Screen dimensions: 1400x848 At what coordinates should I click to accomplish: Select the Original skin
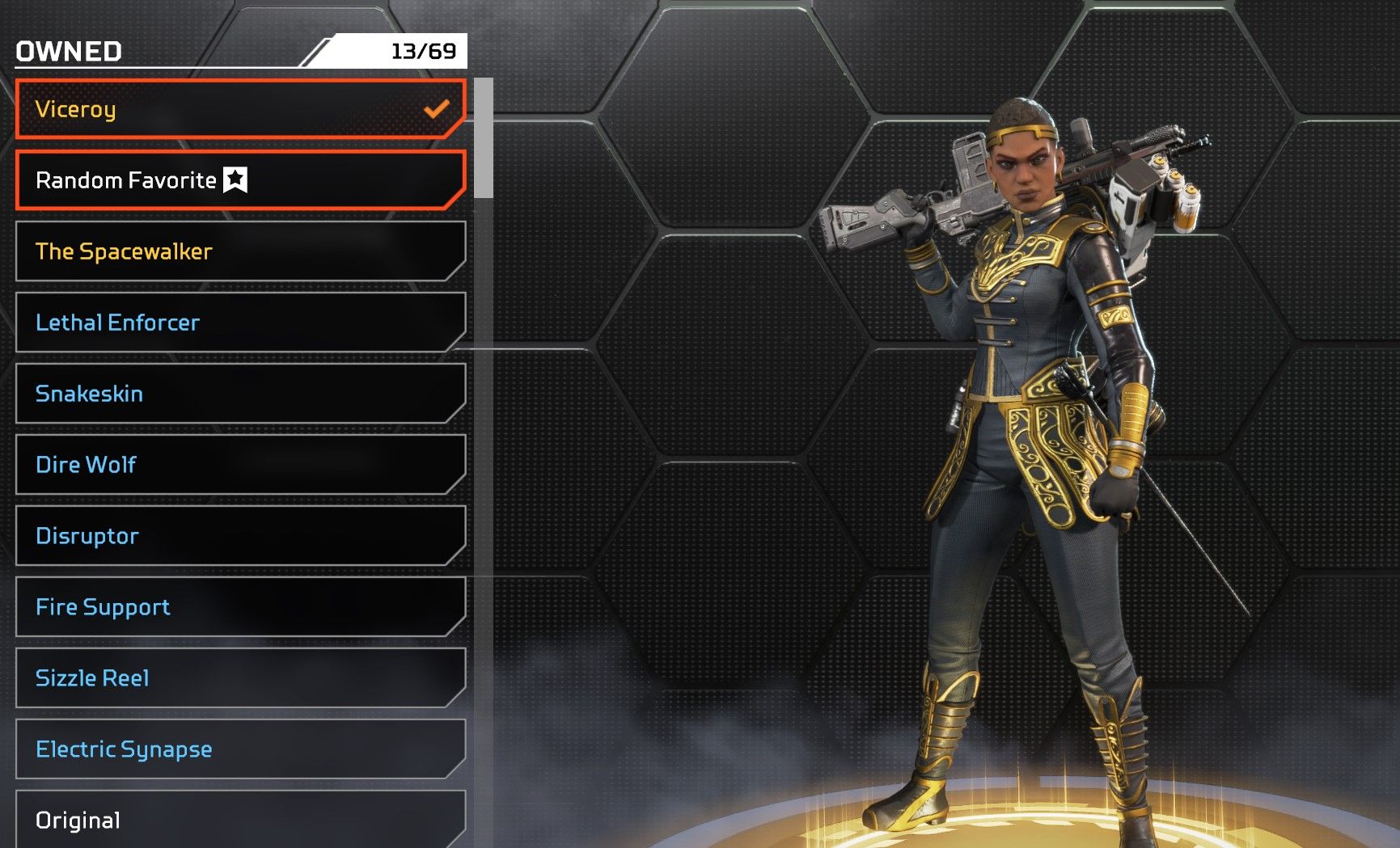point(240,820)
